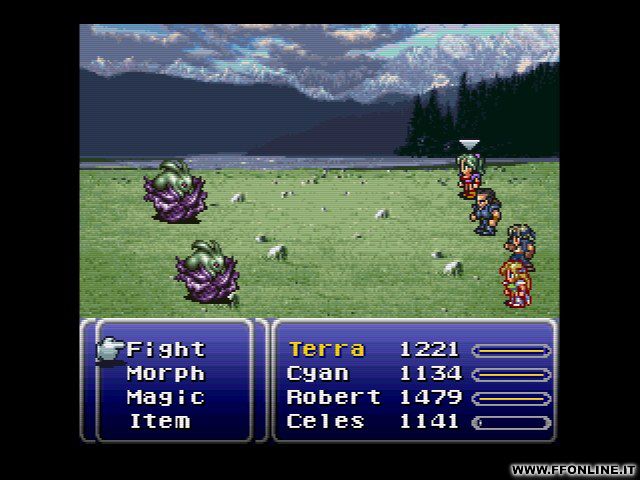
Task: Open the Item menu
Action: coord(160,421)
